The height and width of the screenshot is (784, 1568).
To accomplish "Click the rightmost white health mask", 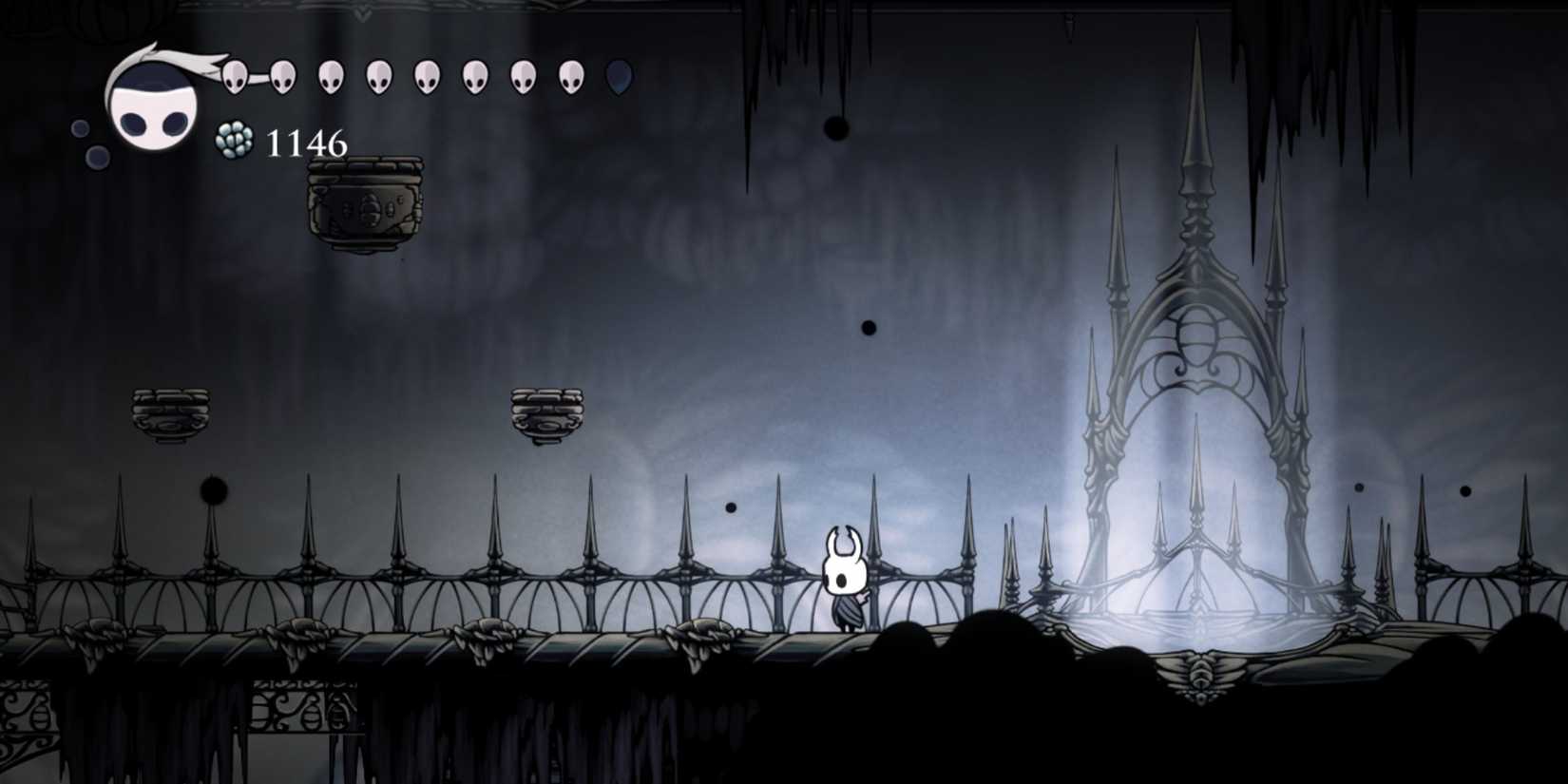I will click(x=574, y=76).
